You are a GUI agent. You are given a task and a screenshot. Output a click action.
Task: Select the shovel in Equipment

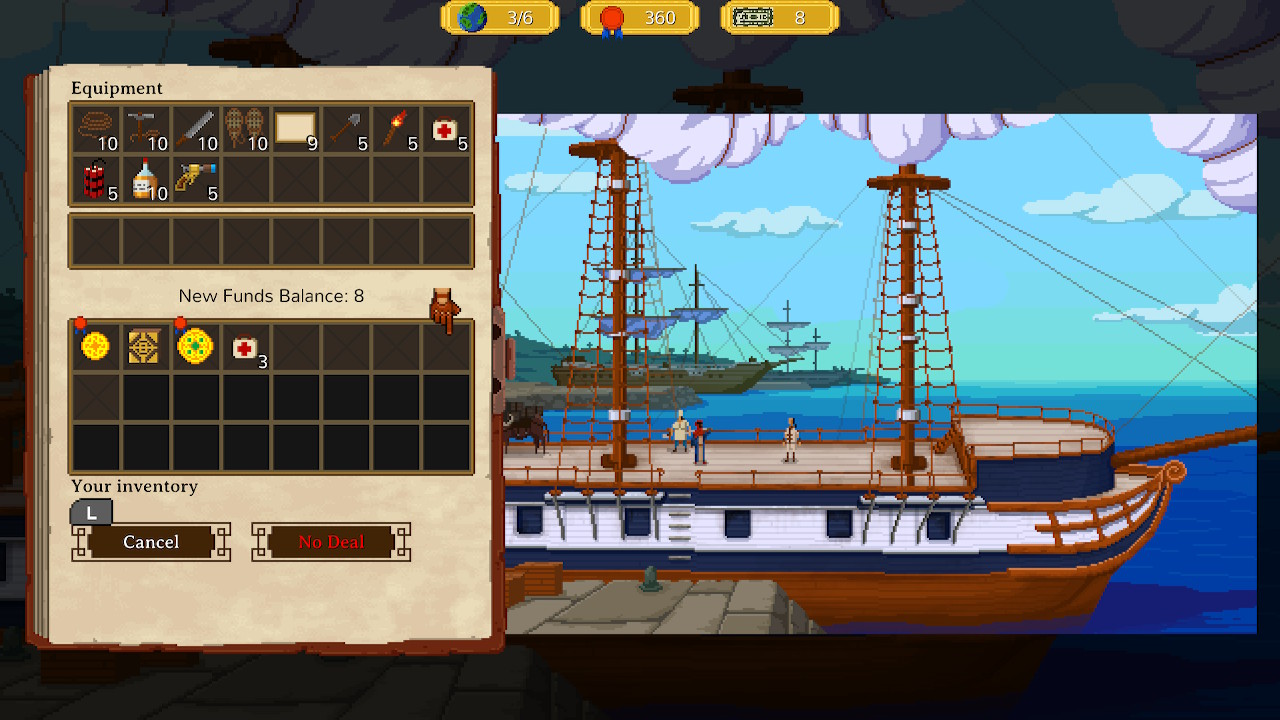click(346, 129)
